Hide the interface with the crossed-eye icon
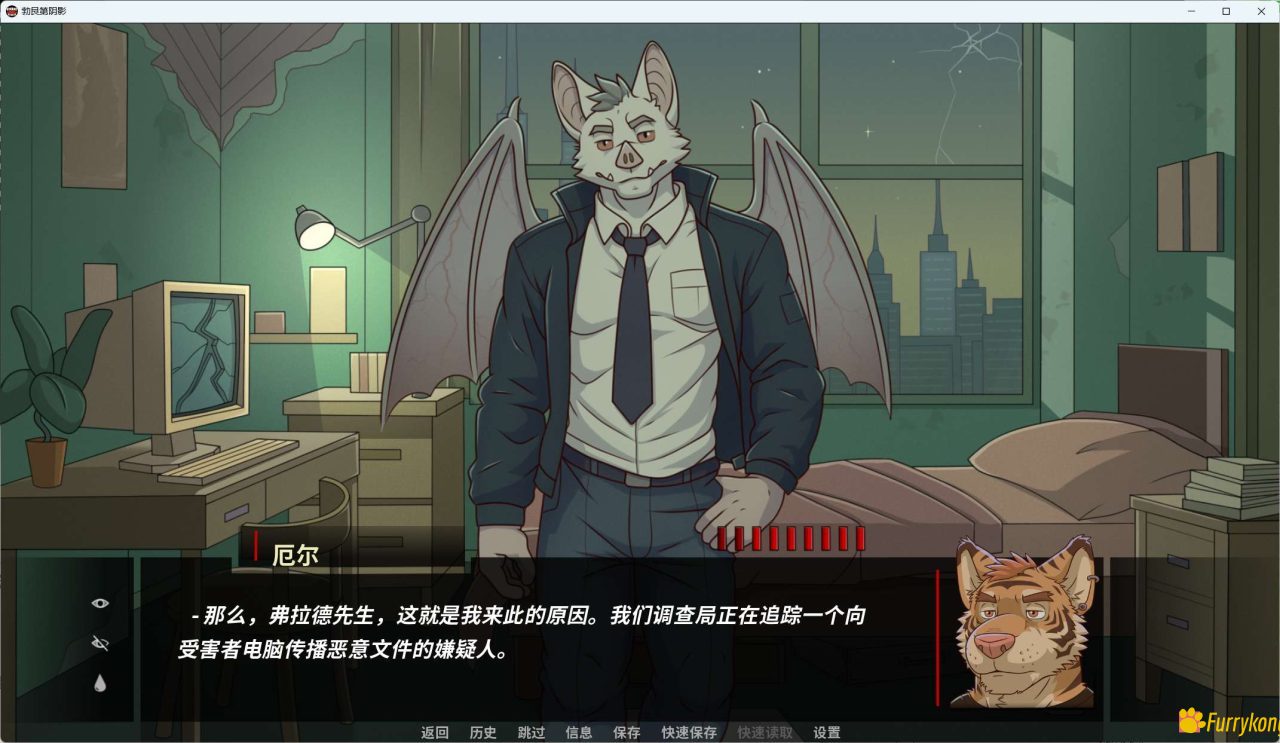 pos(98,640)
